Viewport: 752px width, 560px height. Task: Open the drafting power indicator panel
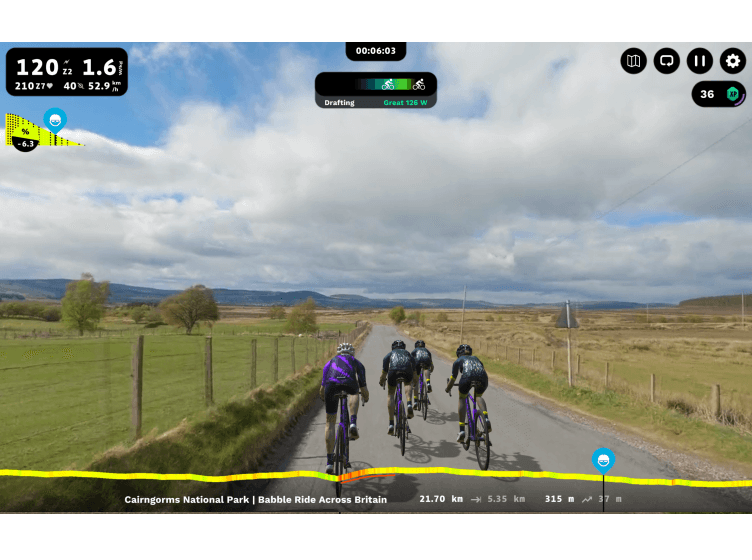pos(375,90)
